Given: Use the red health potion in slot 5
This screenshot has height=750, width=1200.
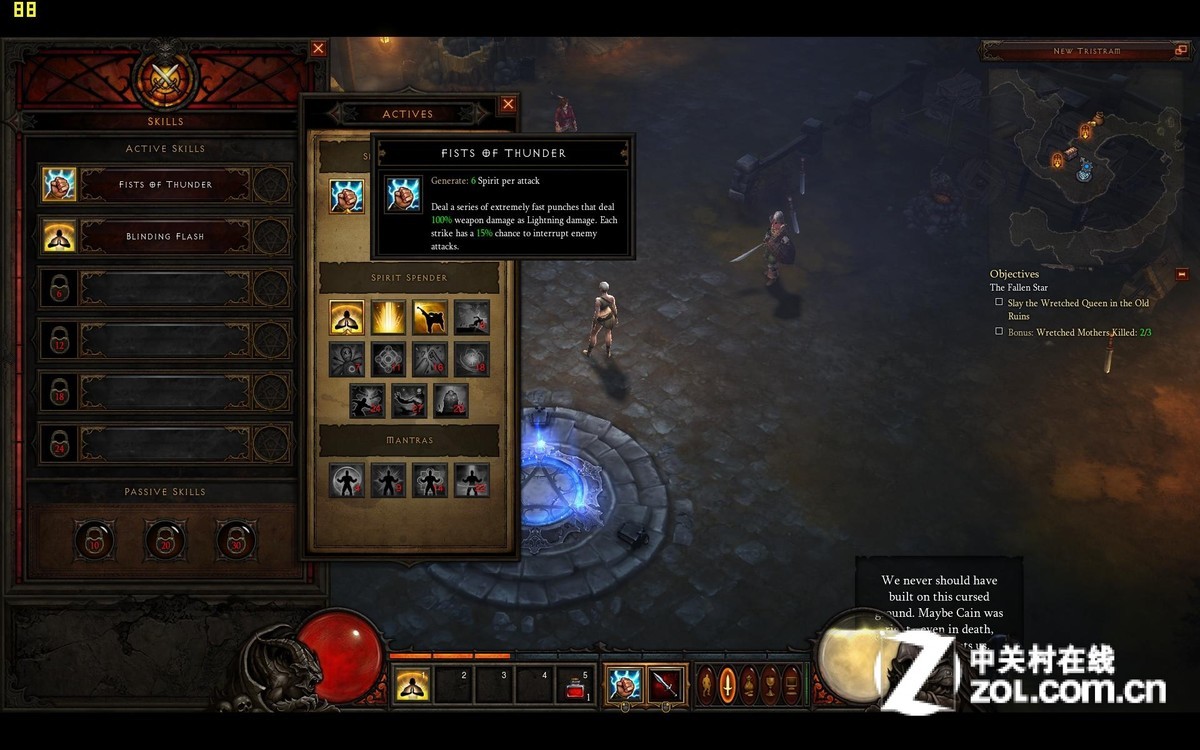Looking at the screenshot, I should point(575,686).
